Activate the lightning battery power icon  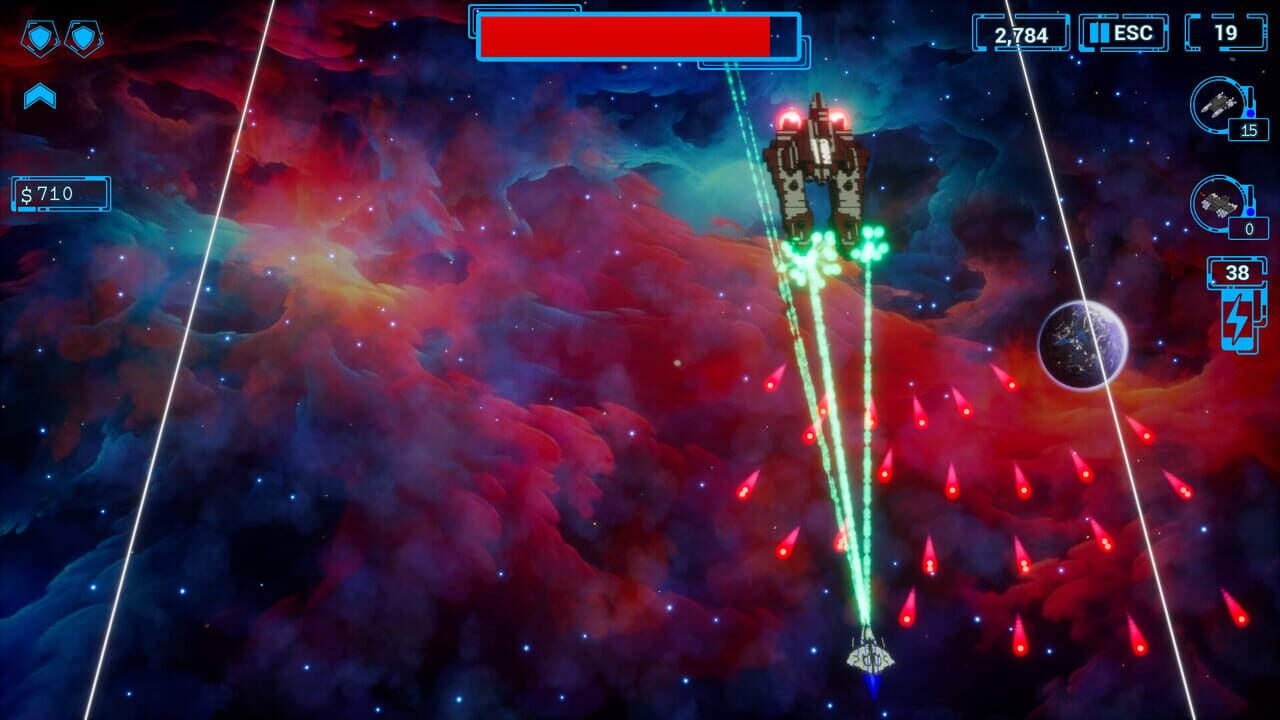coord(1237,320)
